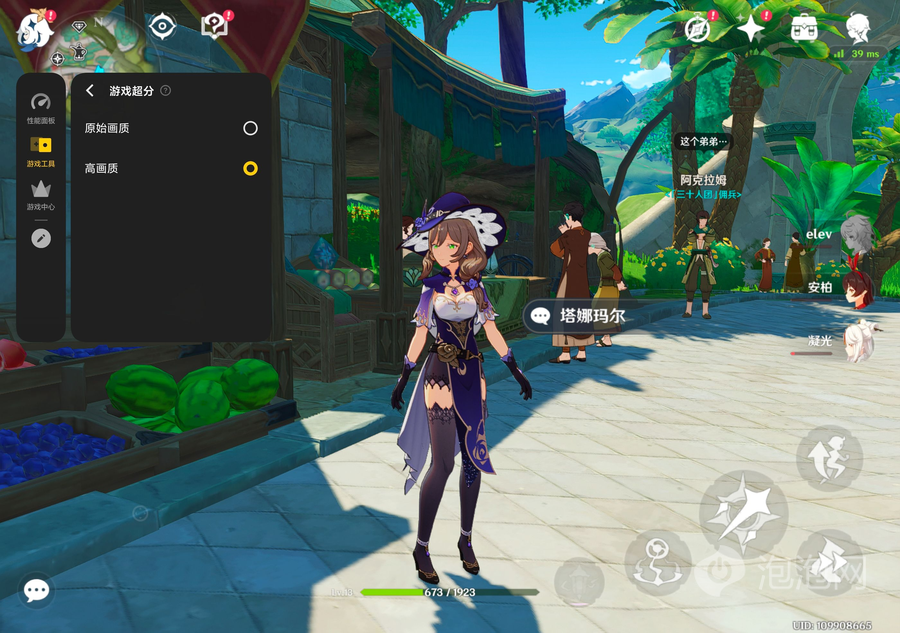The height and width of the screenshot is (633, 900).
Task: Open the 性能面板 tab
Action: [41, 108]
